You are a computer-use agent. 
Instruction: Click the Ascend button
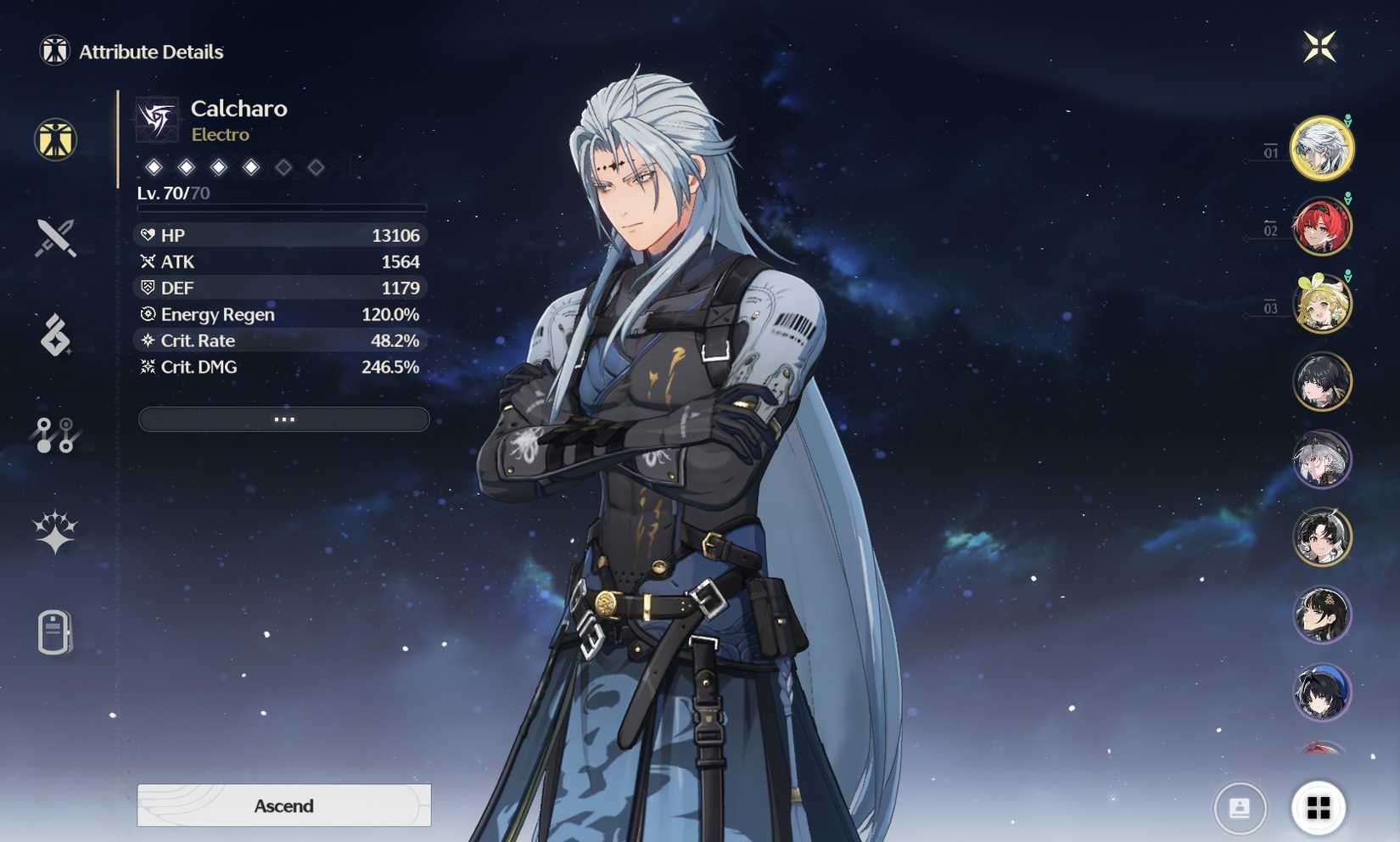coord(283,805)
